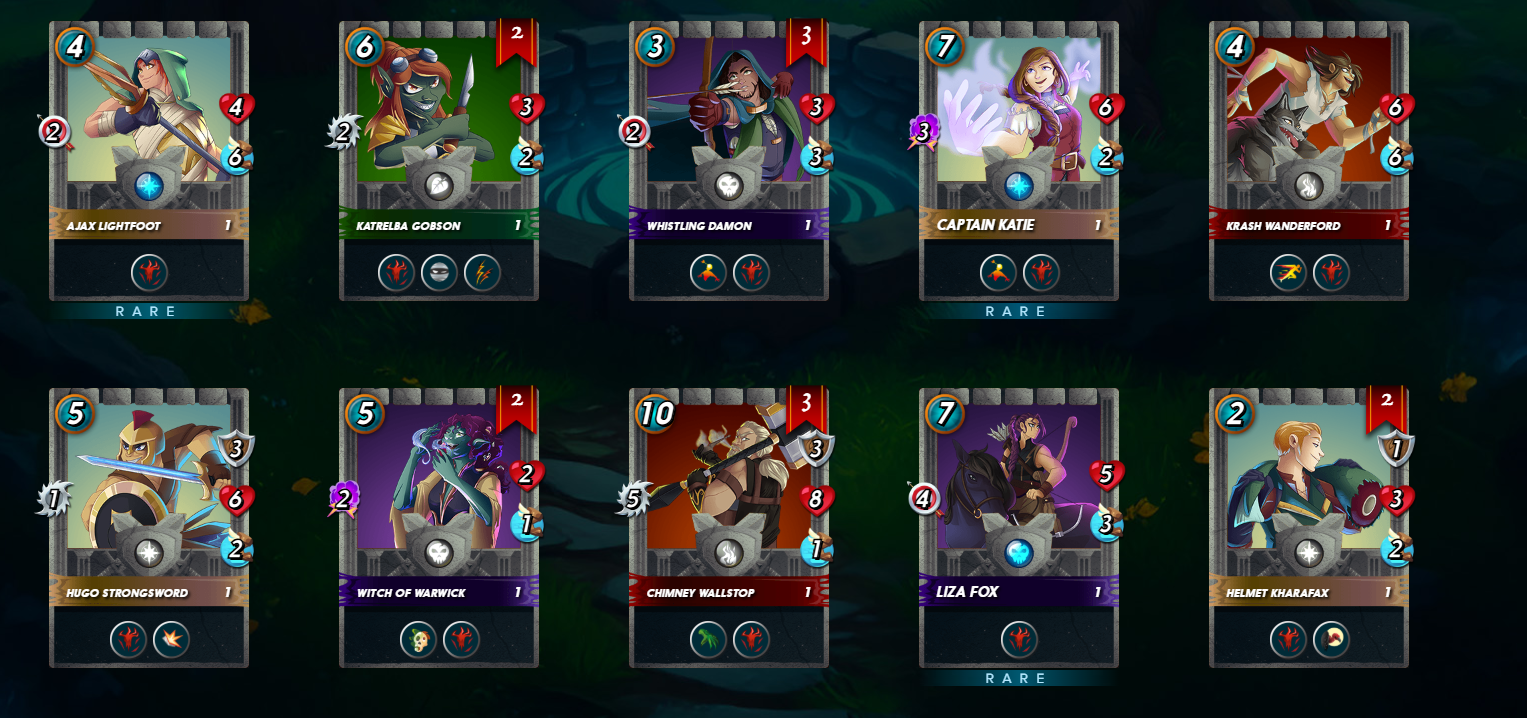This screenshot has height=718, width=1527.
Task: Open the Krash Wanderford card
Action: click(x=1309, y=160)
